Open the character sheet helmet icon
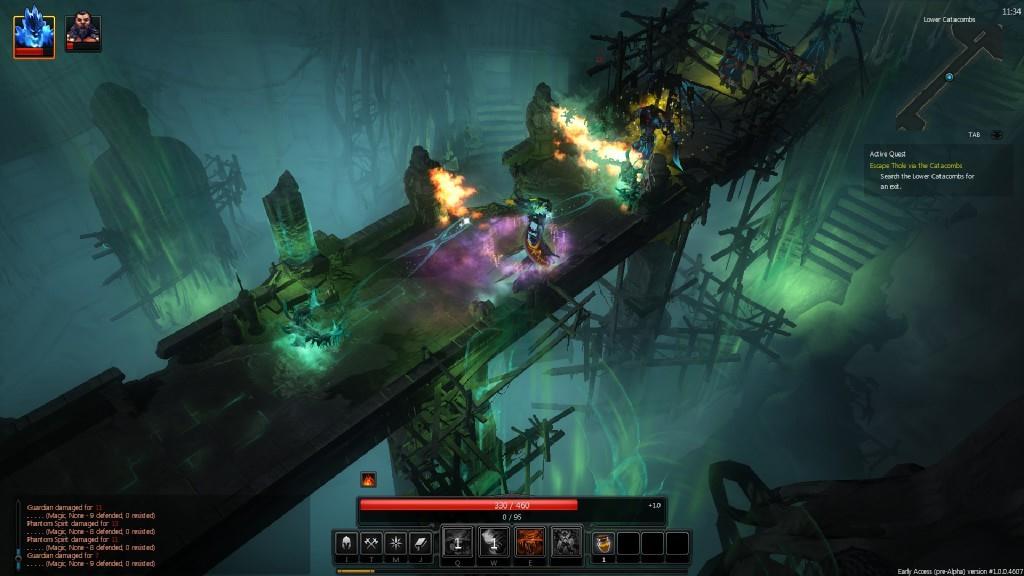1024x576 pixels. [347, 543]
